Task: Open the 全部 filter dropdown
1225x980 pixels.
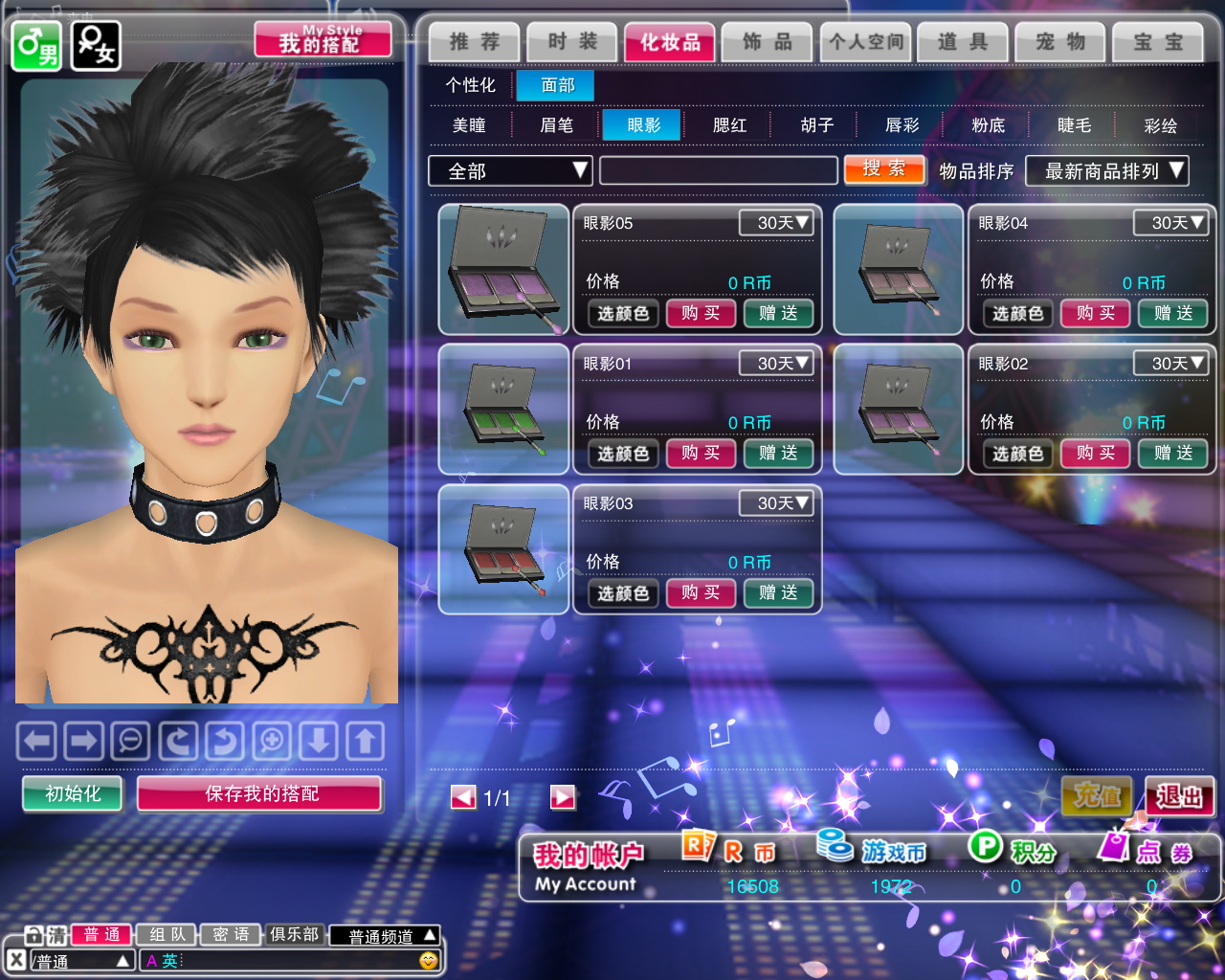Action: click(510, 171)
